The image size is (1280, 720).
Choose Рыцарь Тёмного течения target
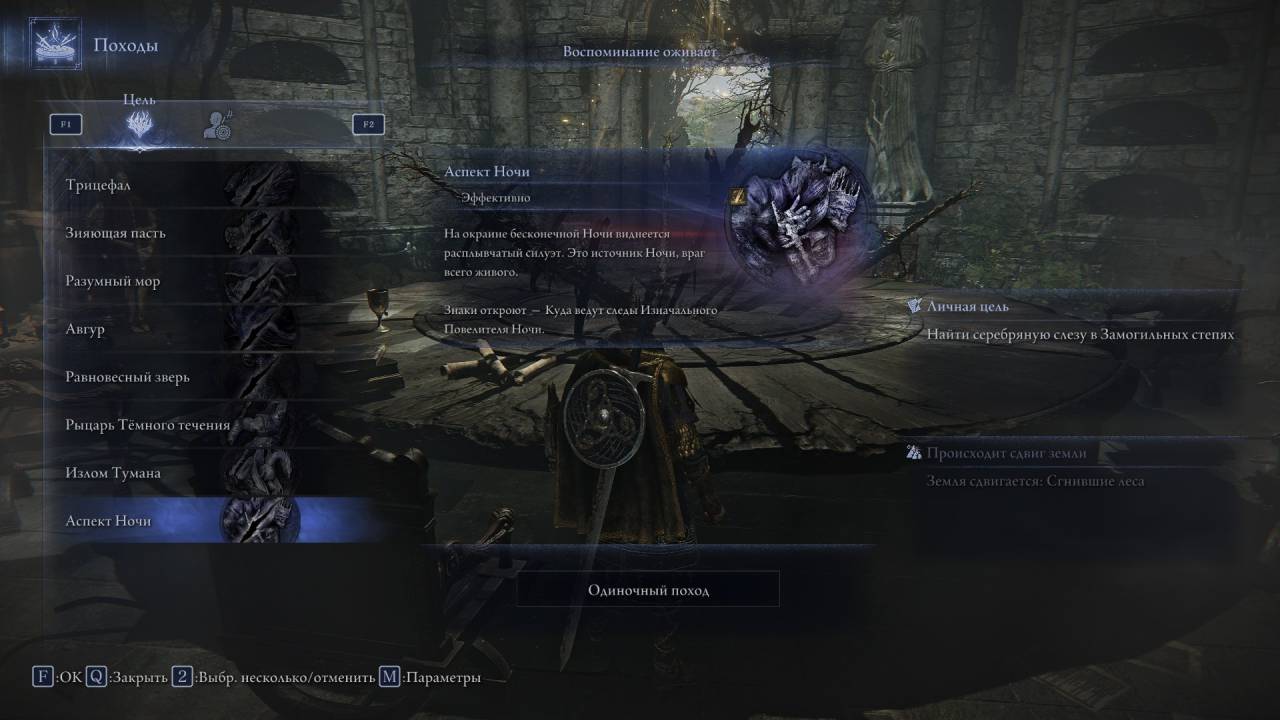[180, 425]
